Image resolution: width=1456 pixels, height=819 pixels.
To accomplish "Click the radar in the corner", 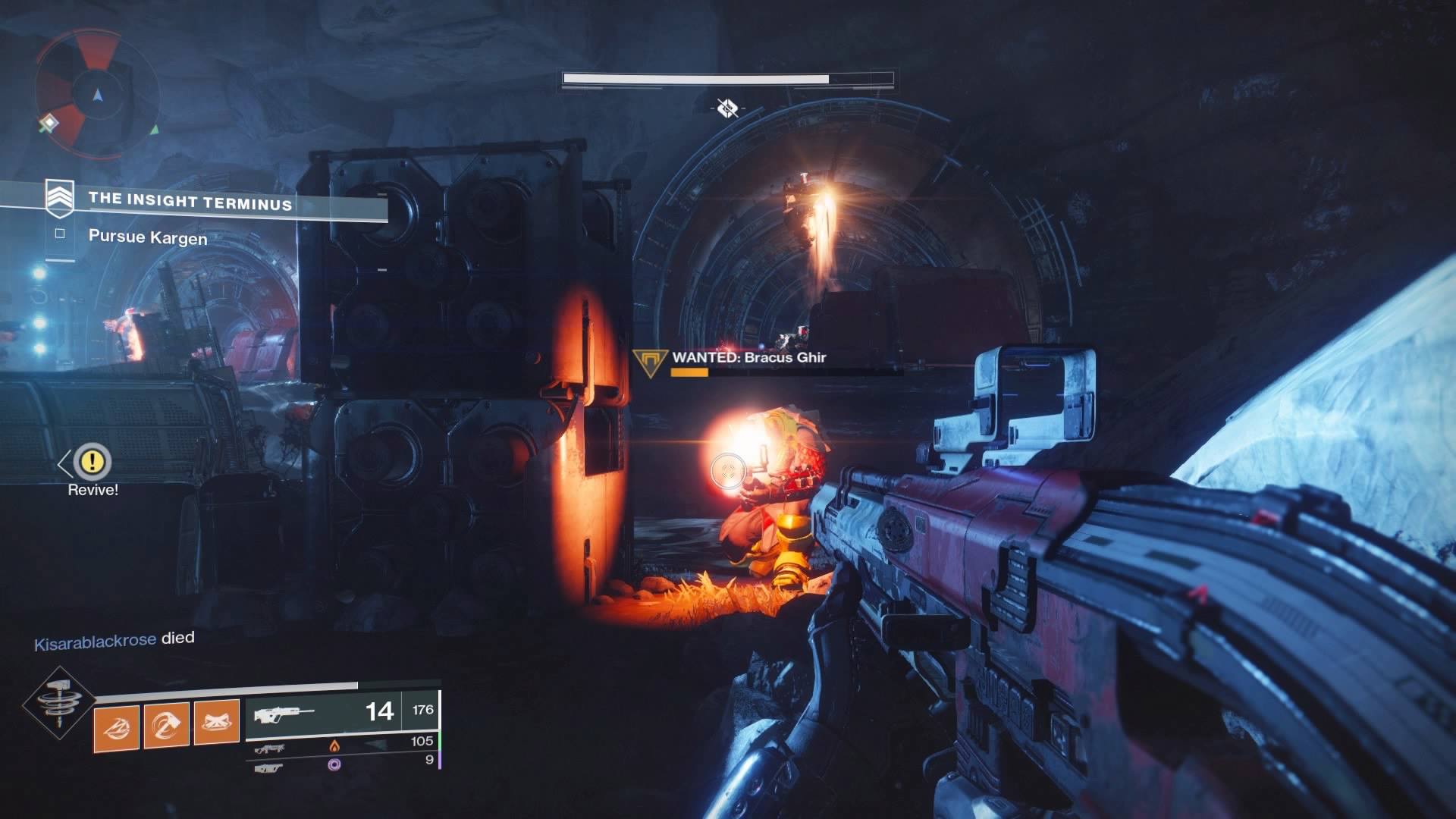I will click(x=96, y=94).
